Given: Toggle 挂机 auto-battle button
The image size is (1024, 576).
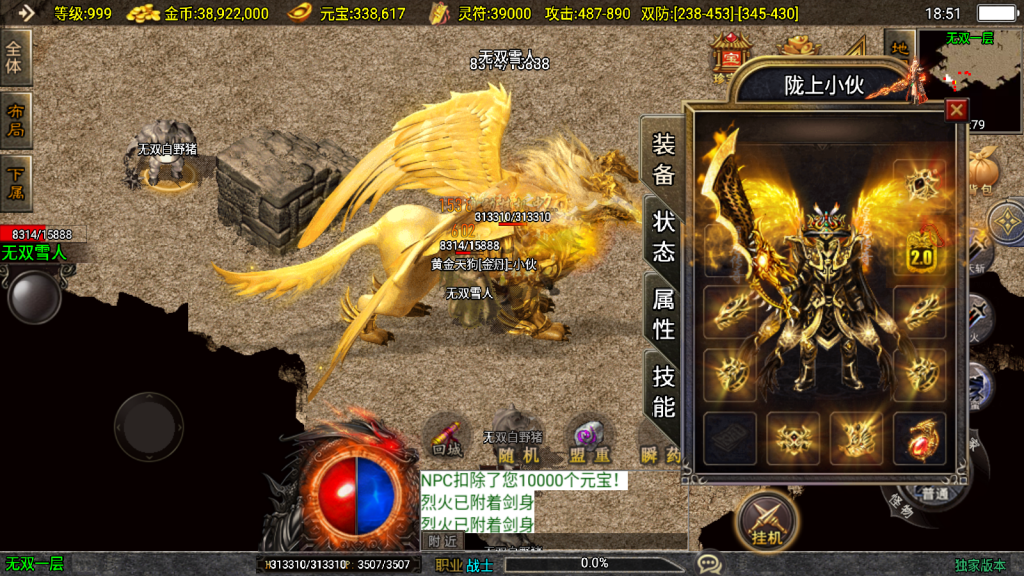Looking at the screenshot, I should pyautogui.click(x=767, y=520).
